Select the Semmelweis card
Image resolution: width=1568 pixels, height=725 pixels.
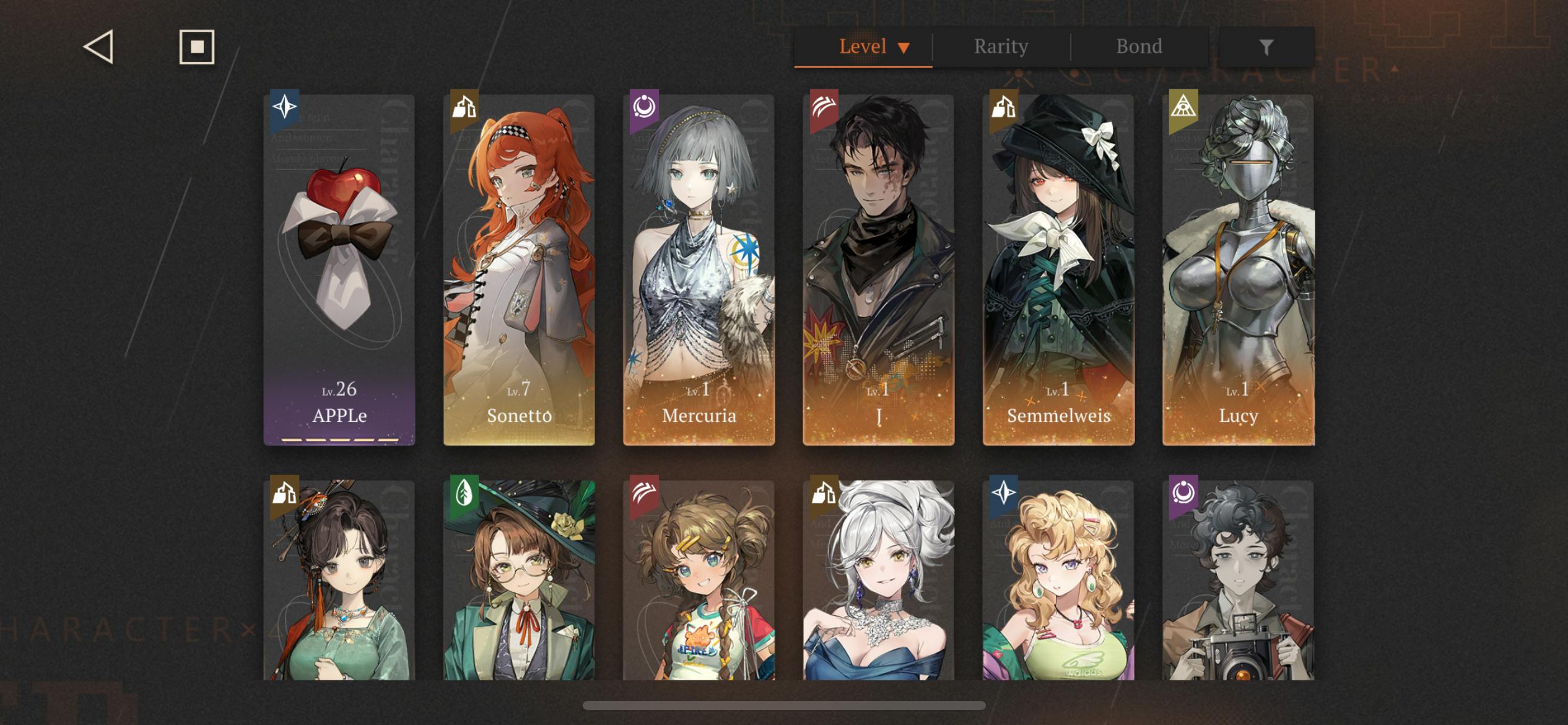coord(1058,270)
